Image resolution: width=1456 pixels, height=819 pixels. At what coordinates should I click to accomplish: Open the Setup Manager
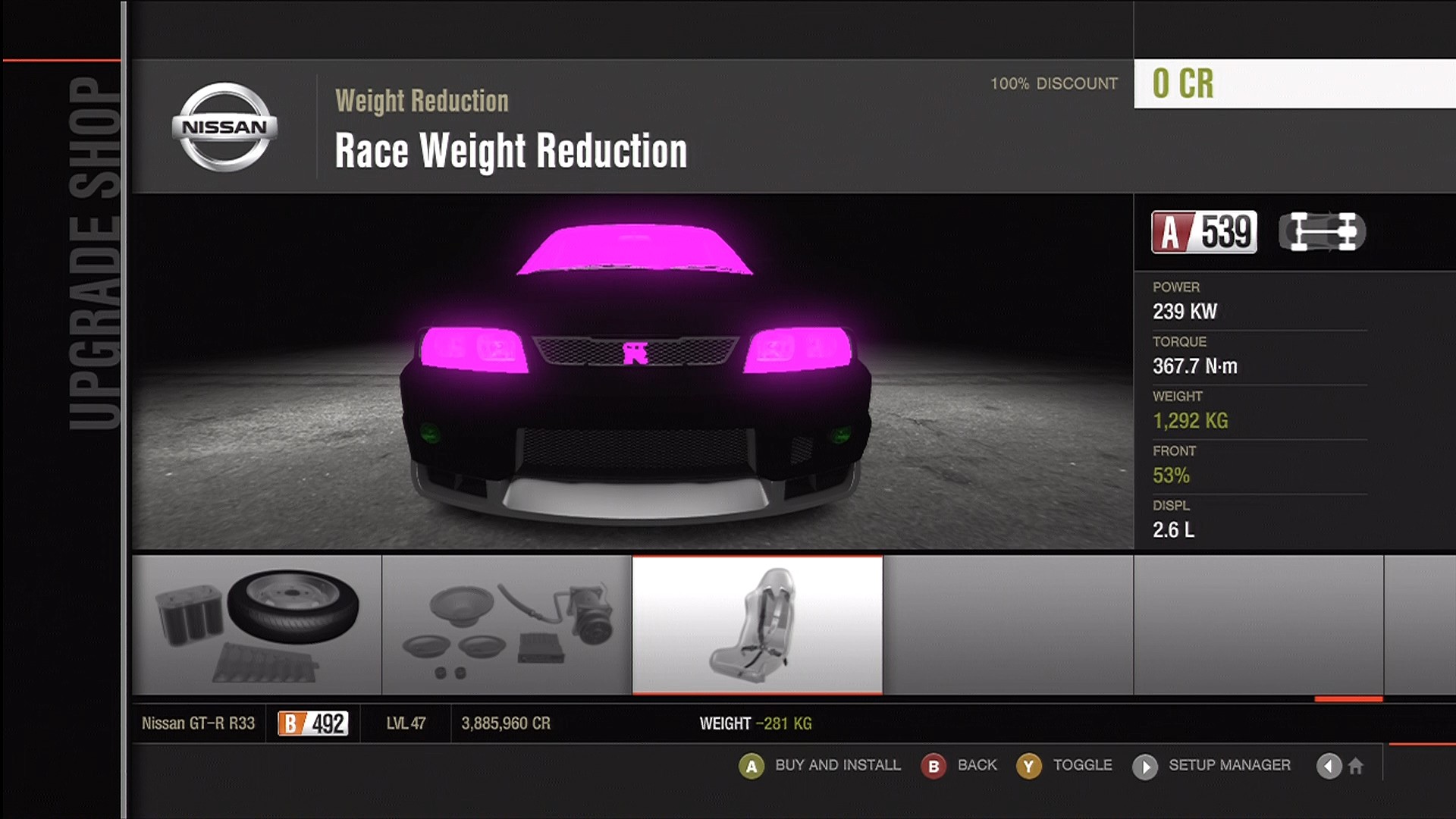[1212, 766]
